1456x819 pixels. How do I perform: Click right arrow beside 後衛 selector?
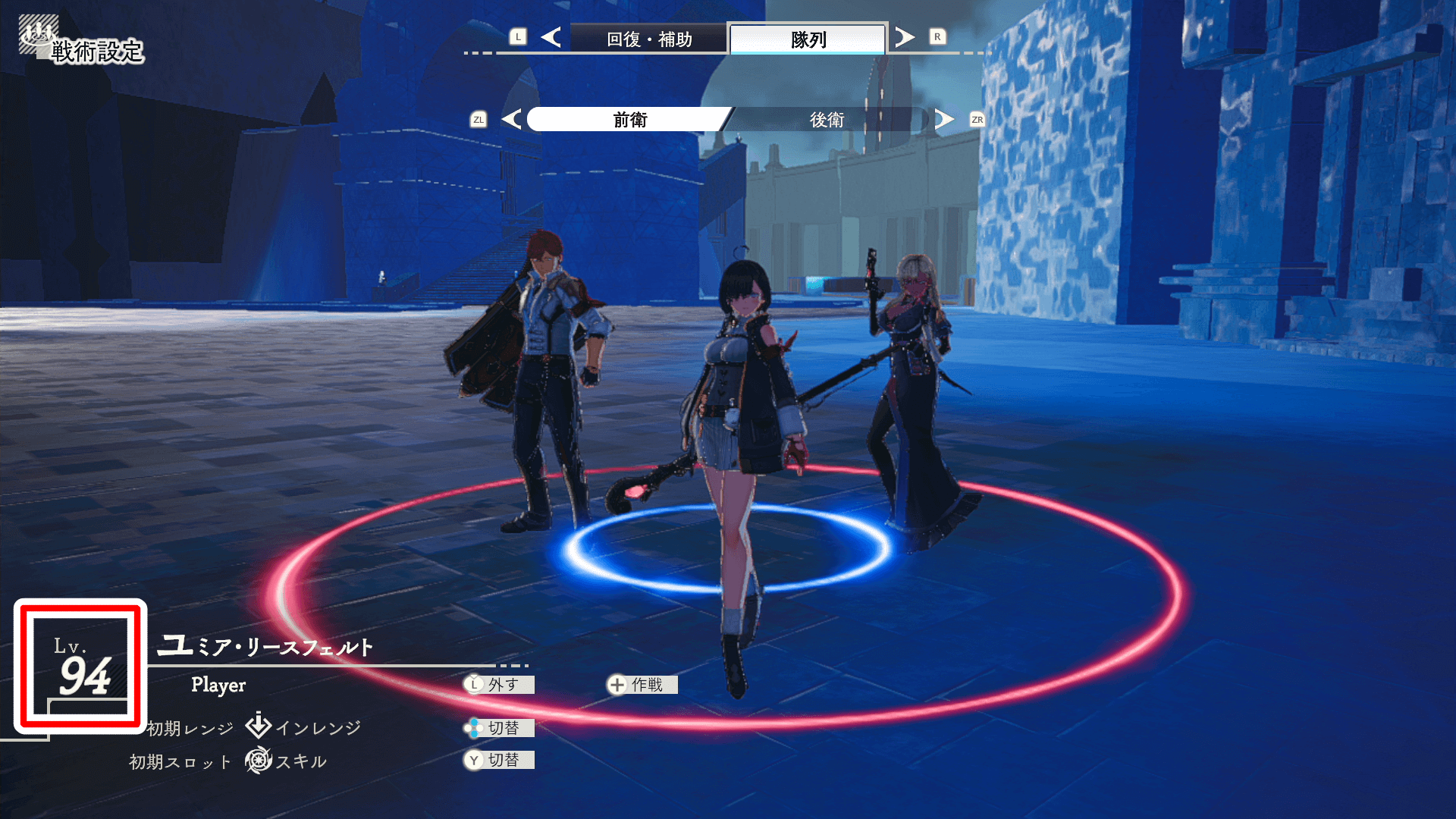point(944,119)
